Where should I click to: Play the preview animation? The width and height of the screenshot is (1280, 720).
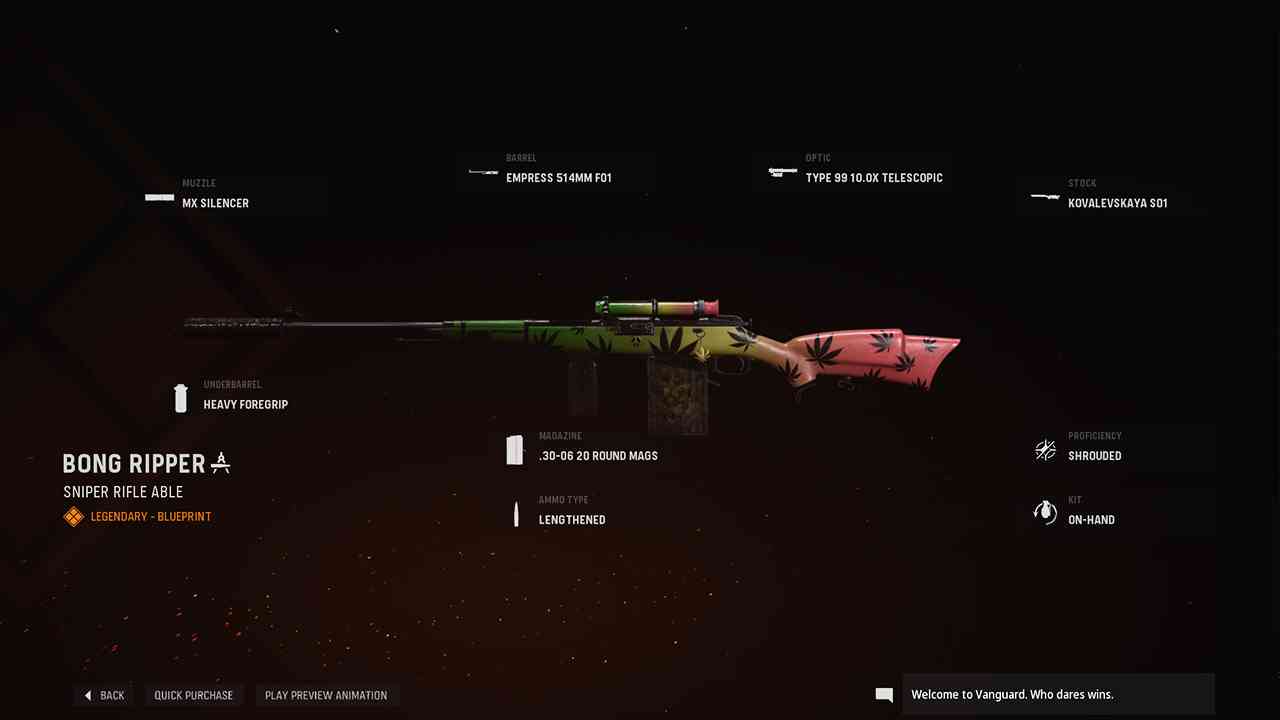[326, 695]
